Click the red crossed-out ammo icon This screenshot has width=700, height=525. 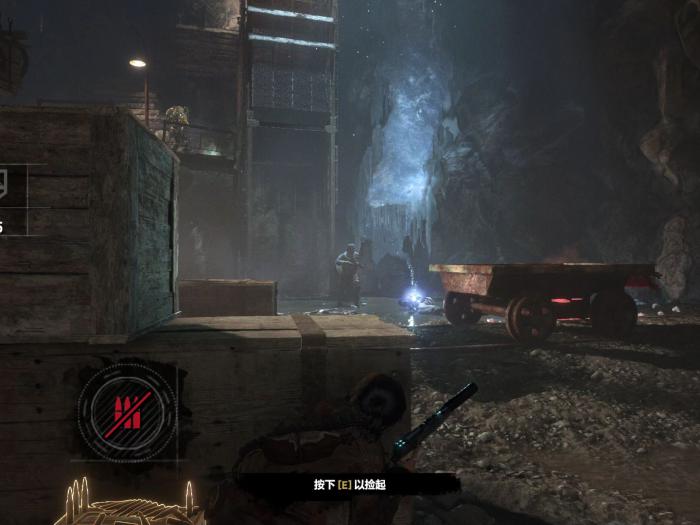point(128,410)
